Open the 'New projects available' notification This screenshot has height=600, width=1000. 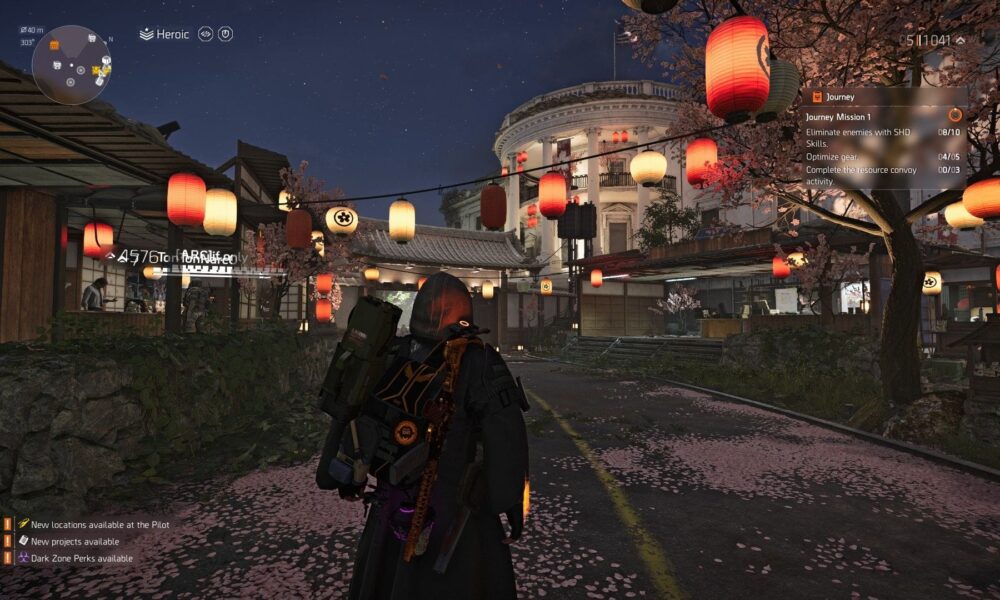pyautogui.click(x=74, y=541)
